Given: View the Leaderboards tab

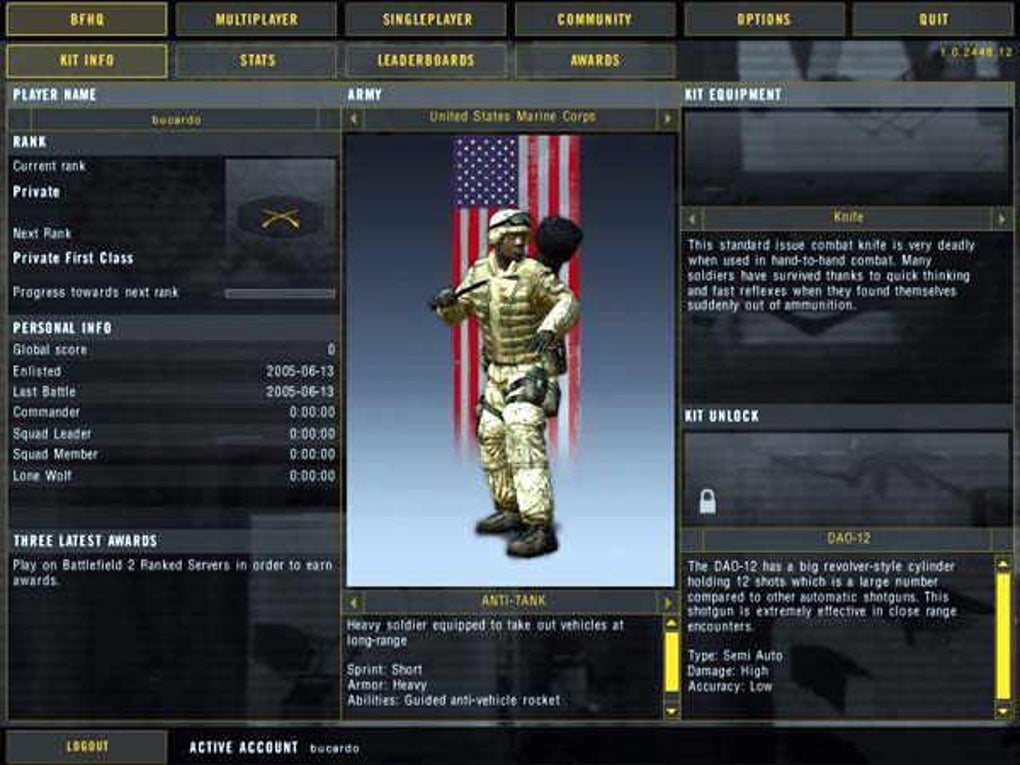Looking at the screenshot, I should tap(426, 61).
